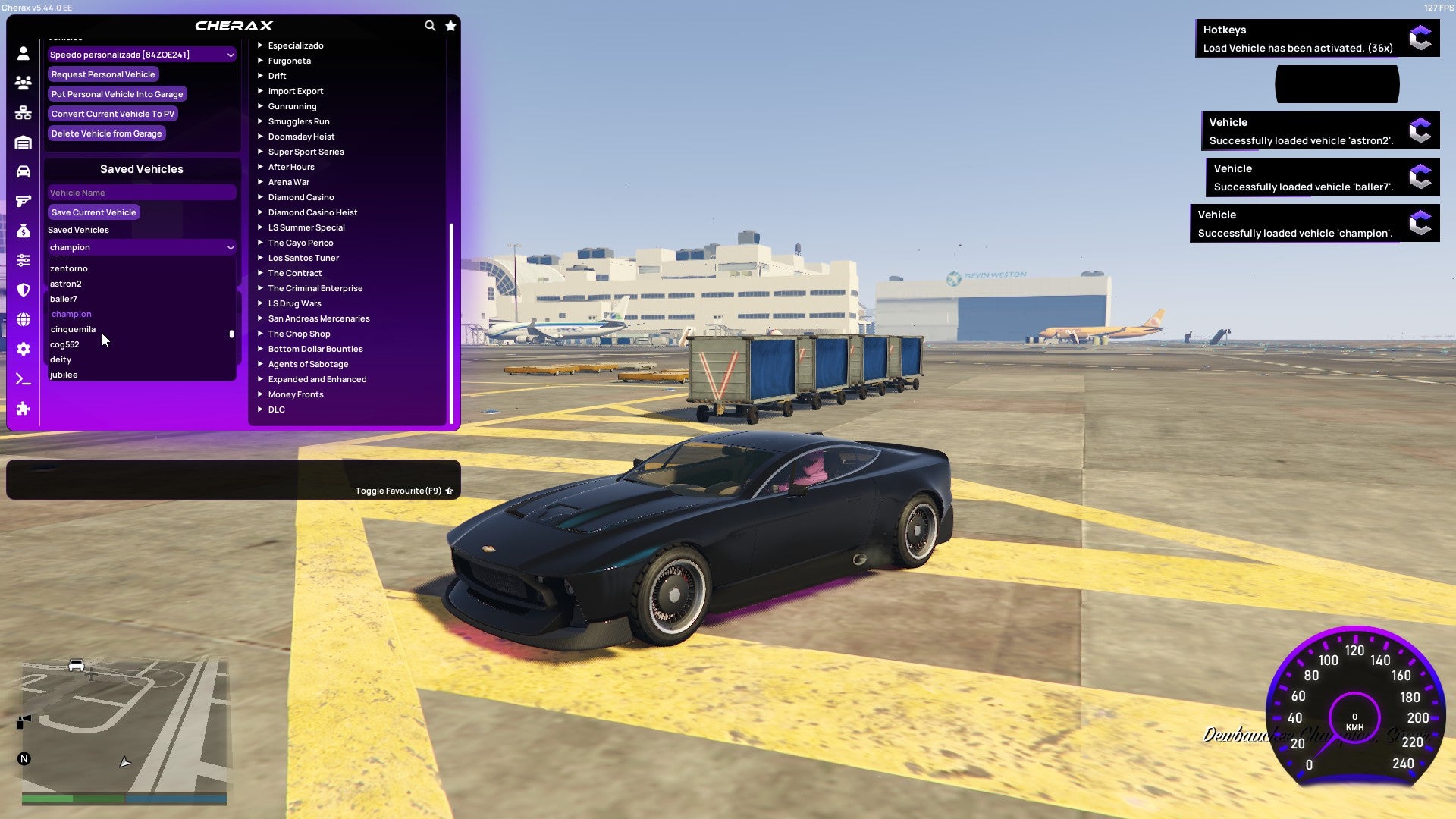1456x819 pixels.
Task: Open the Self menu with the person icon
Action: pyautogui.click(x=23, y=53)
